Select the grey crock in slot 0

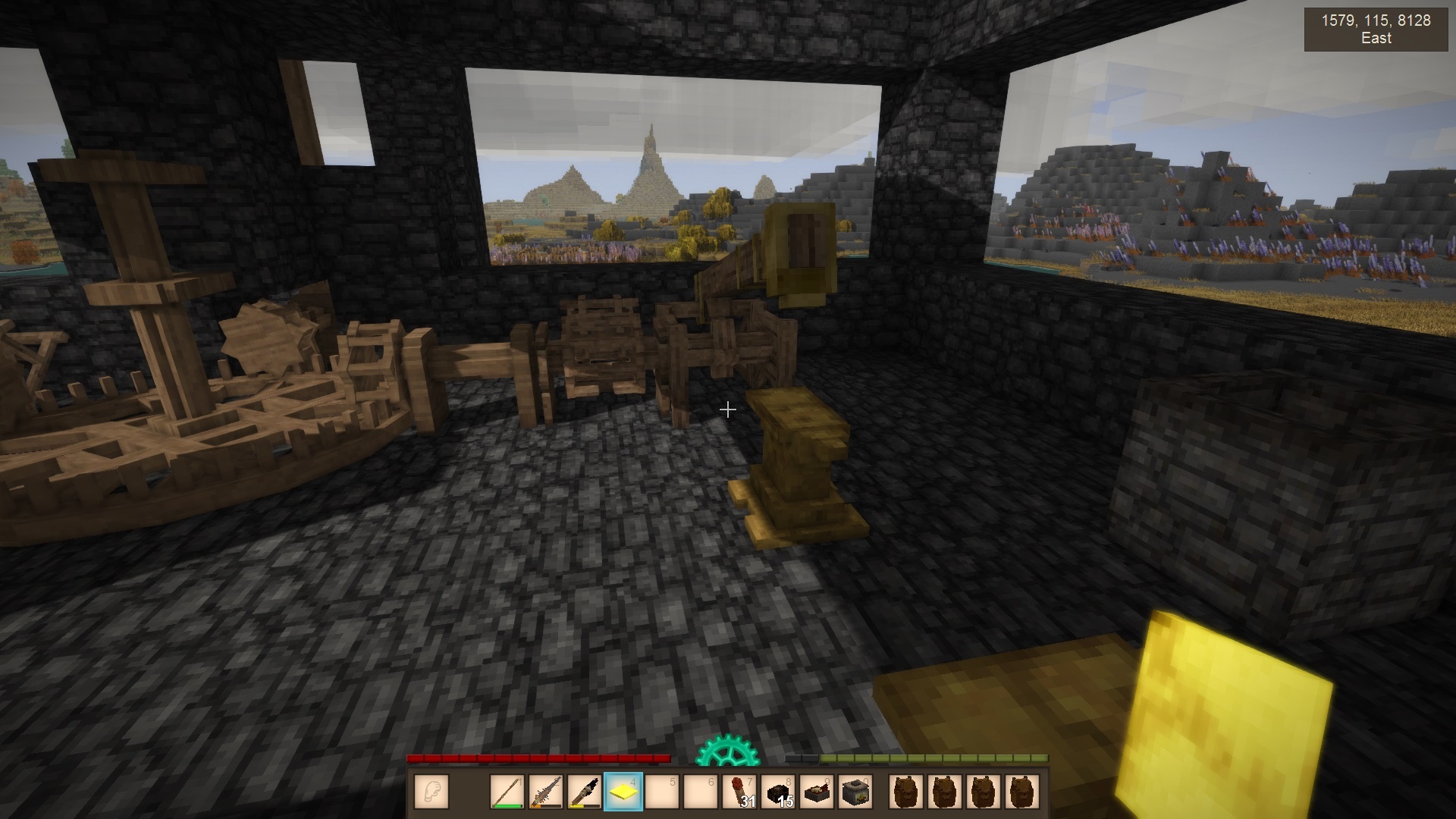[855, 792]
